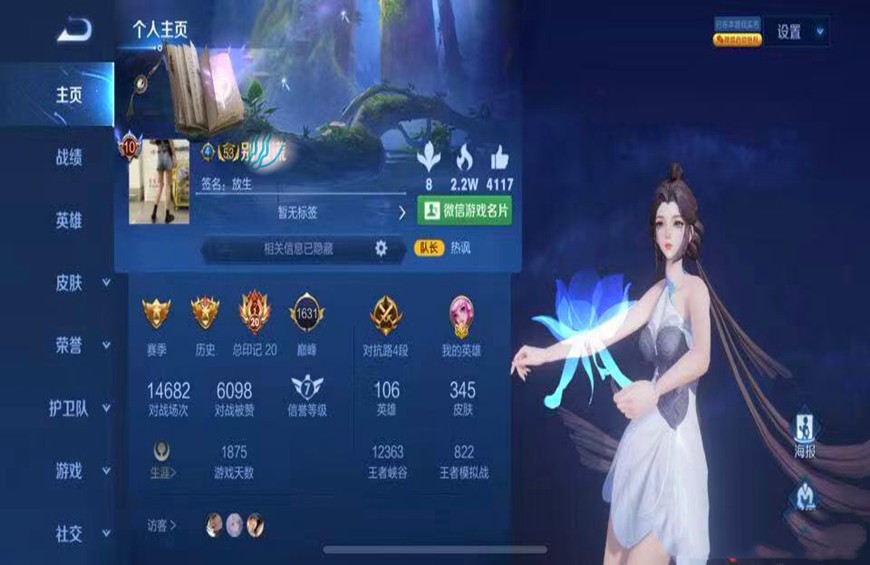Open the 历史 rank badge
Screen dimensions: 870x565
pyautogui.click(x=204, y=314)
